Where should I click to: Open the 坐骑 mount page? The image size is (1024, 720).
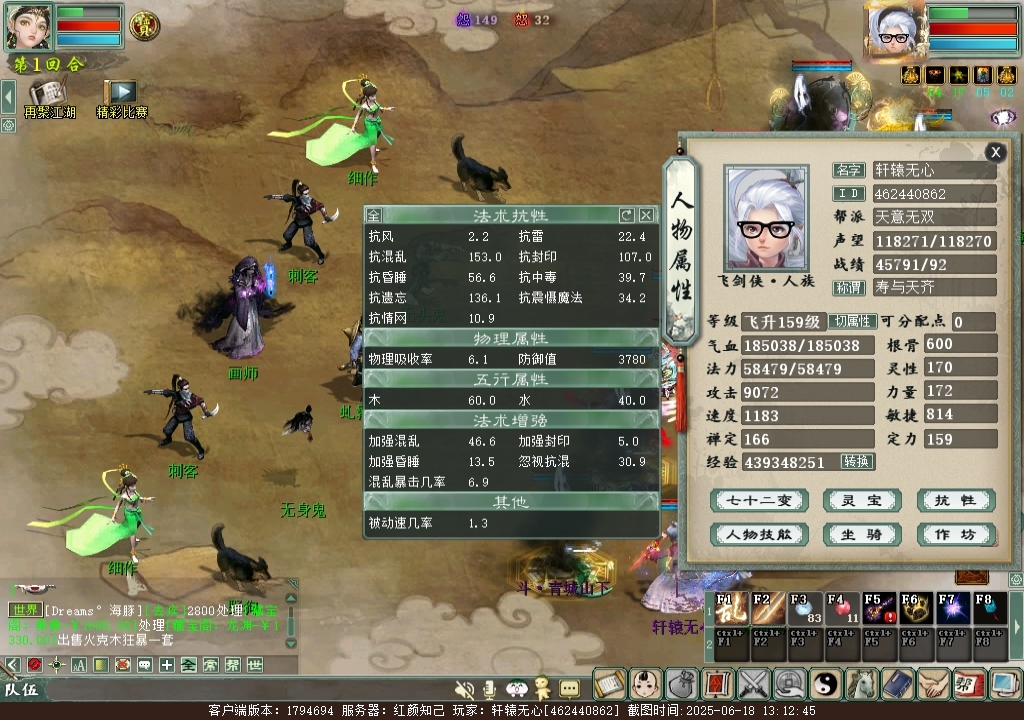click(861, 535)
